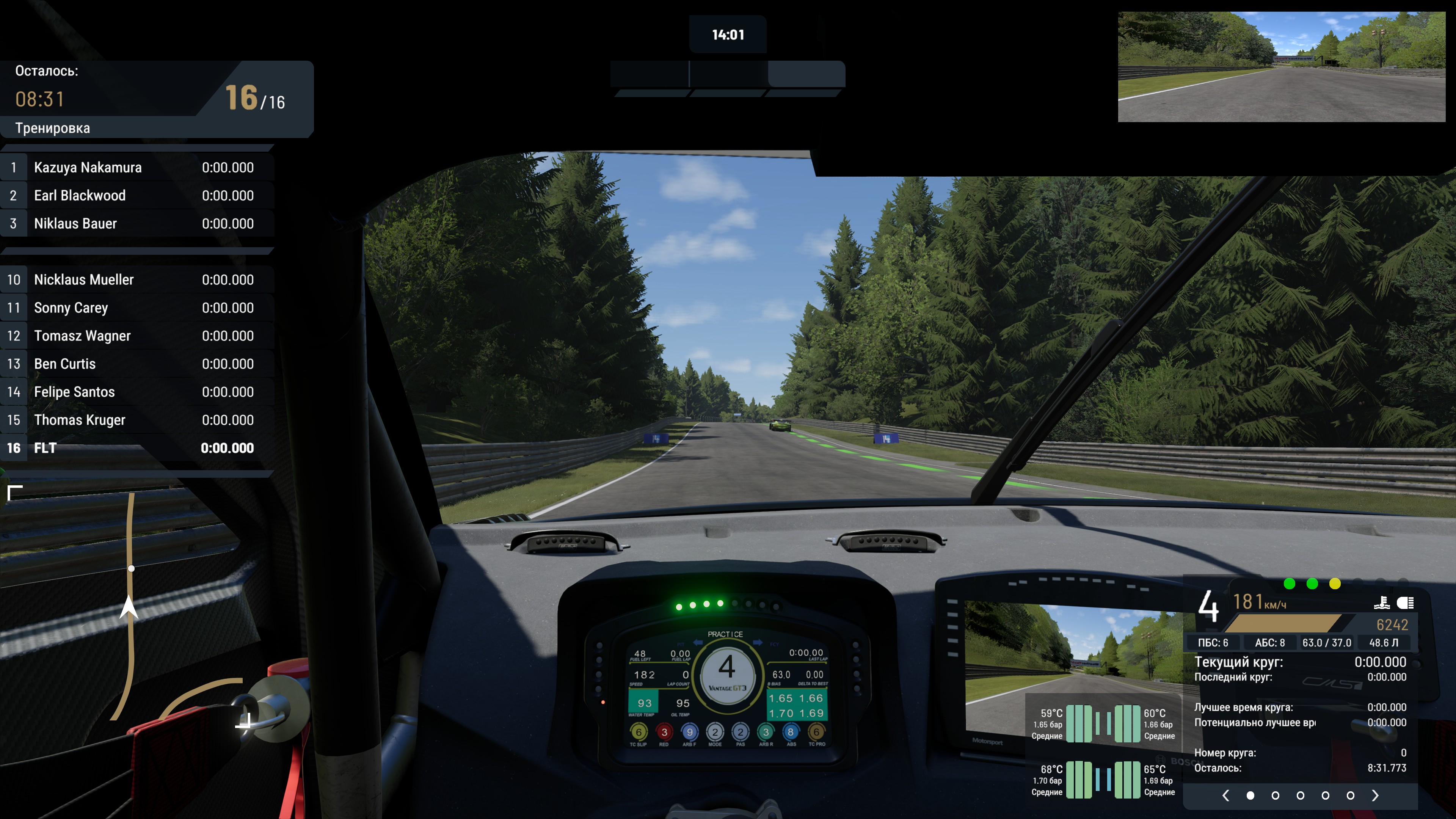1456x819 pixels.
Task: Go to the previous HUD info page arrow
Action: click(x=1225, y=795)
